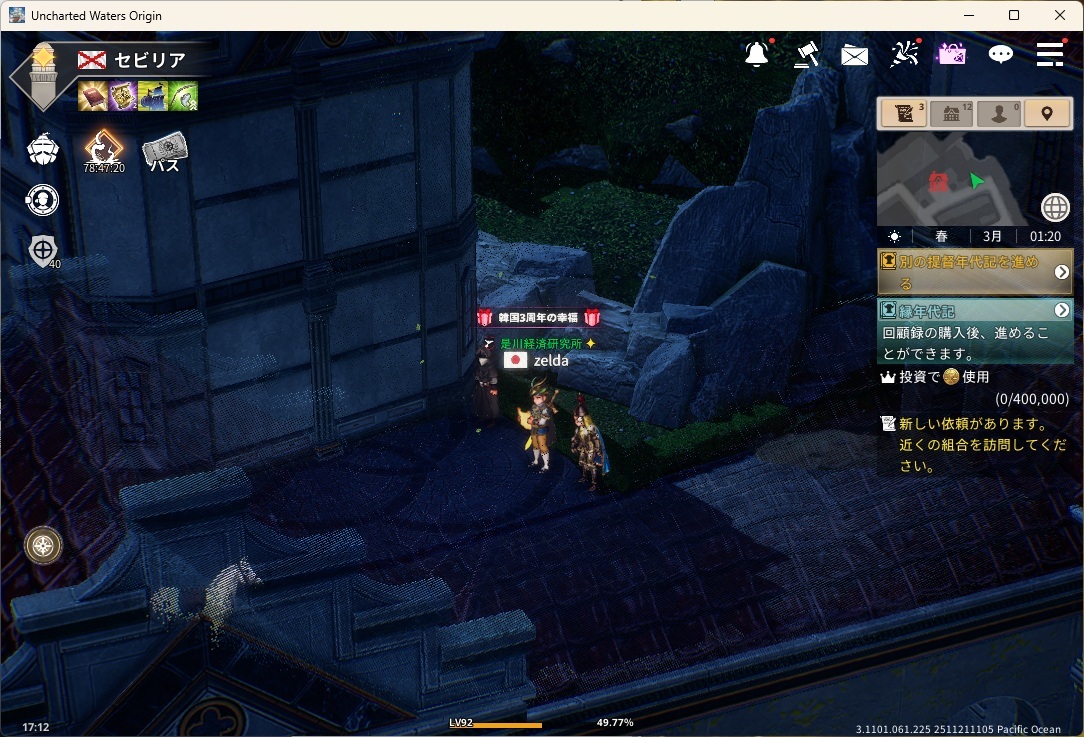
Task: Click the red building marker on minimap
Action: [938, 181]
